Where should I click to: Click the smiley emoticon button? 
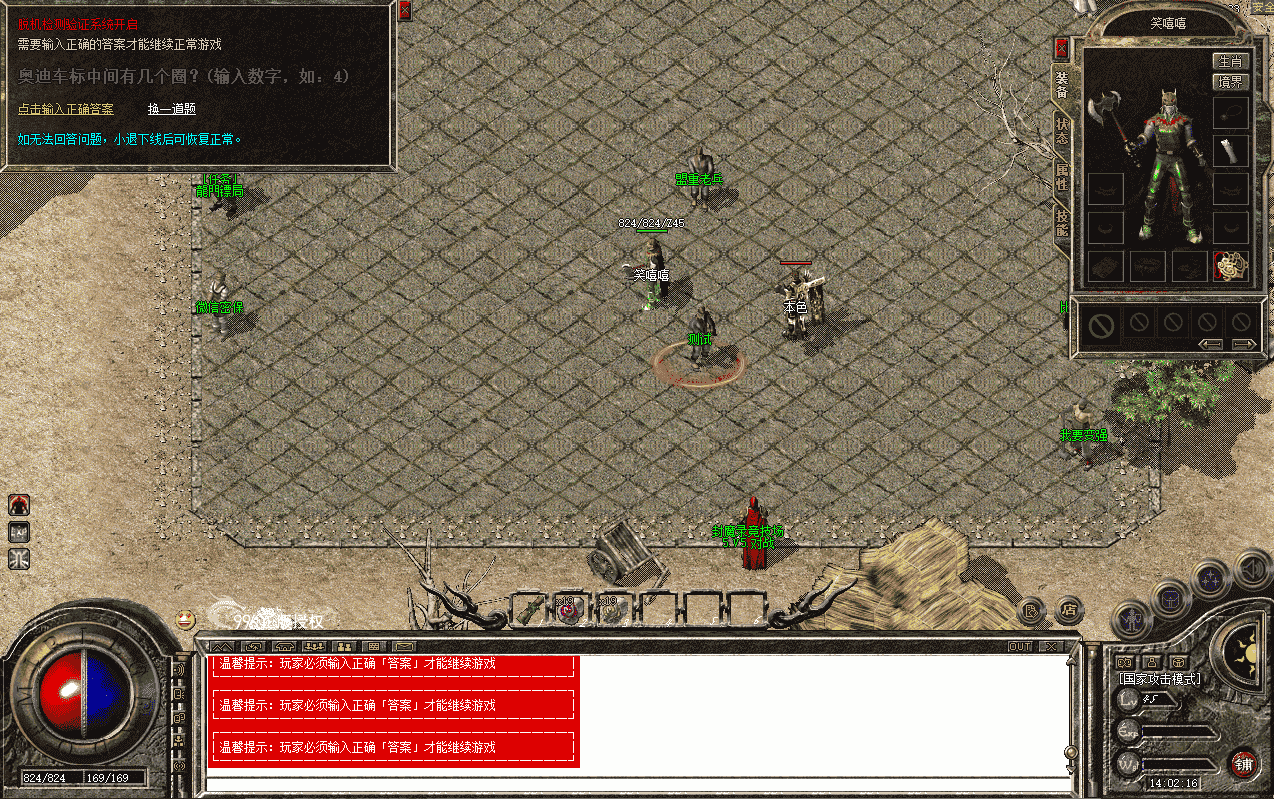[185, 620]
